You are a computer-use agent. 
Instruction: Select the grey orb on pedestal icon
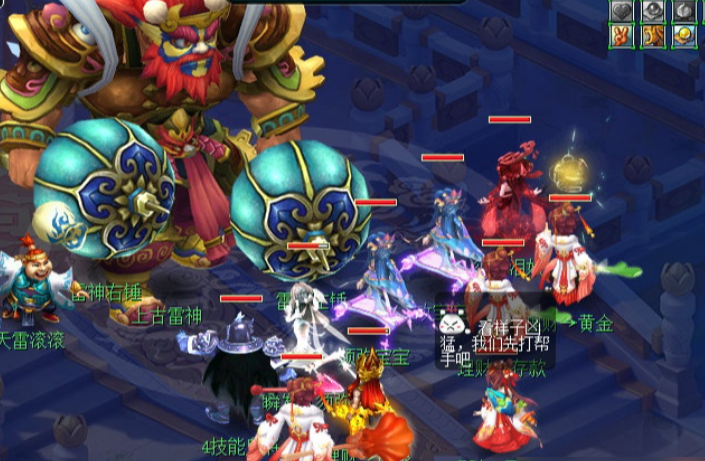pyautogui.click(x=652, y=11)
